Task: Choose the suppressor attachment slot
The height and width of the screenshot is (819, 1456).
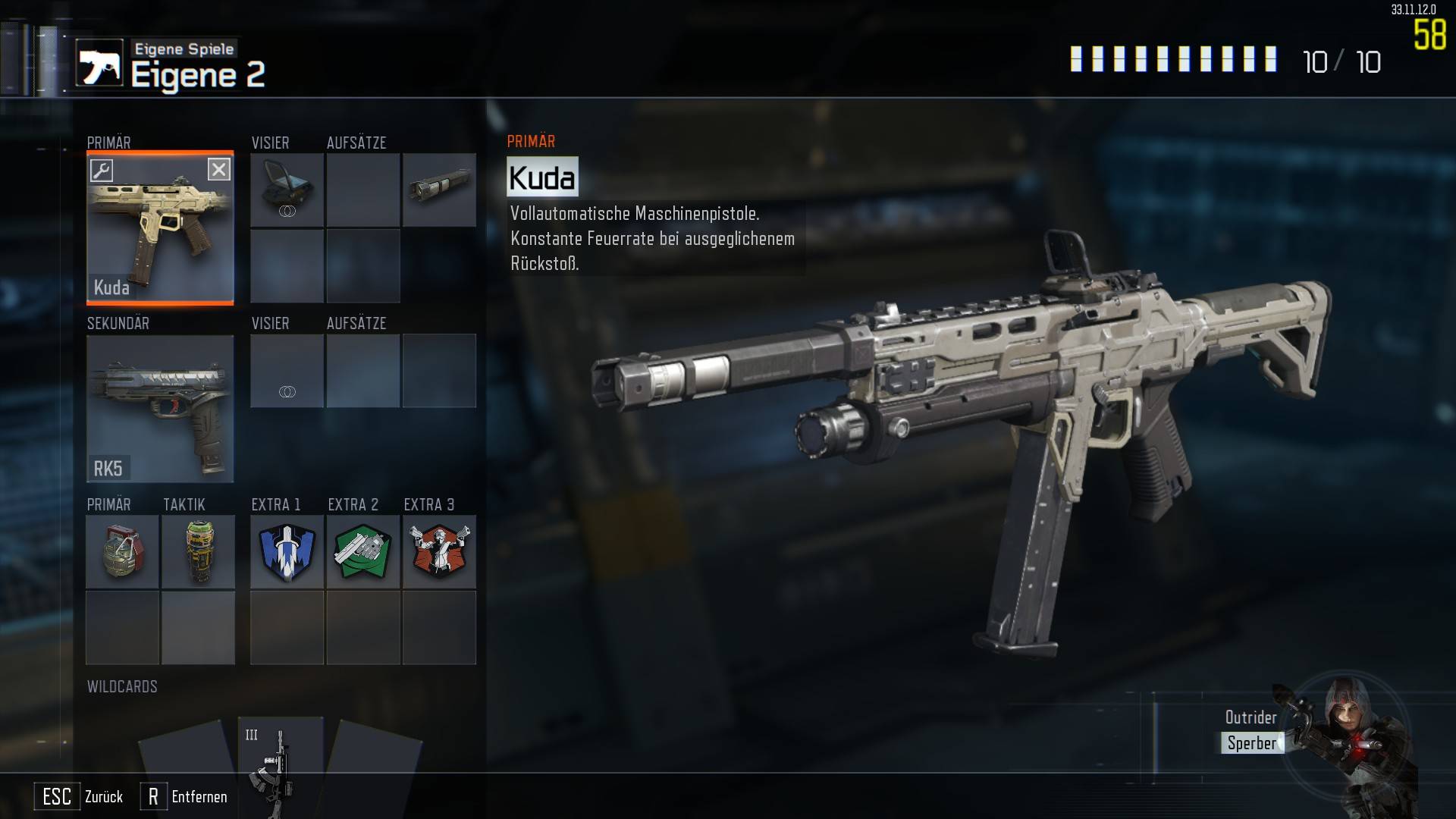Action: click(439, 190)
